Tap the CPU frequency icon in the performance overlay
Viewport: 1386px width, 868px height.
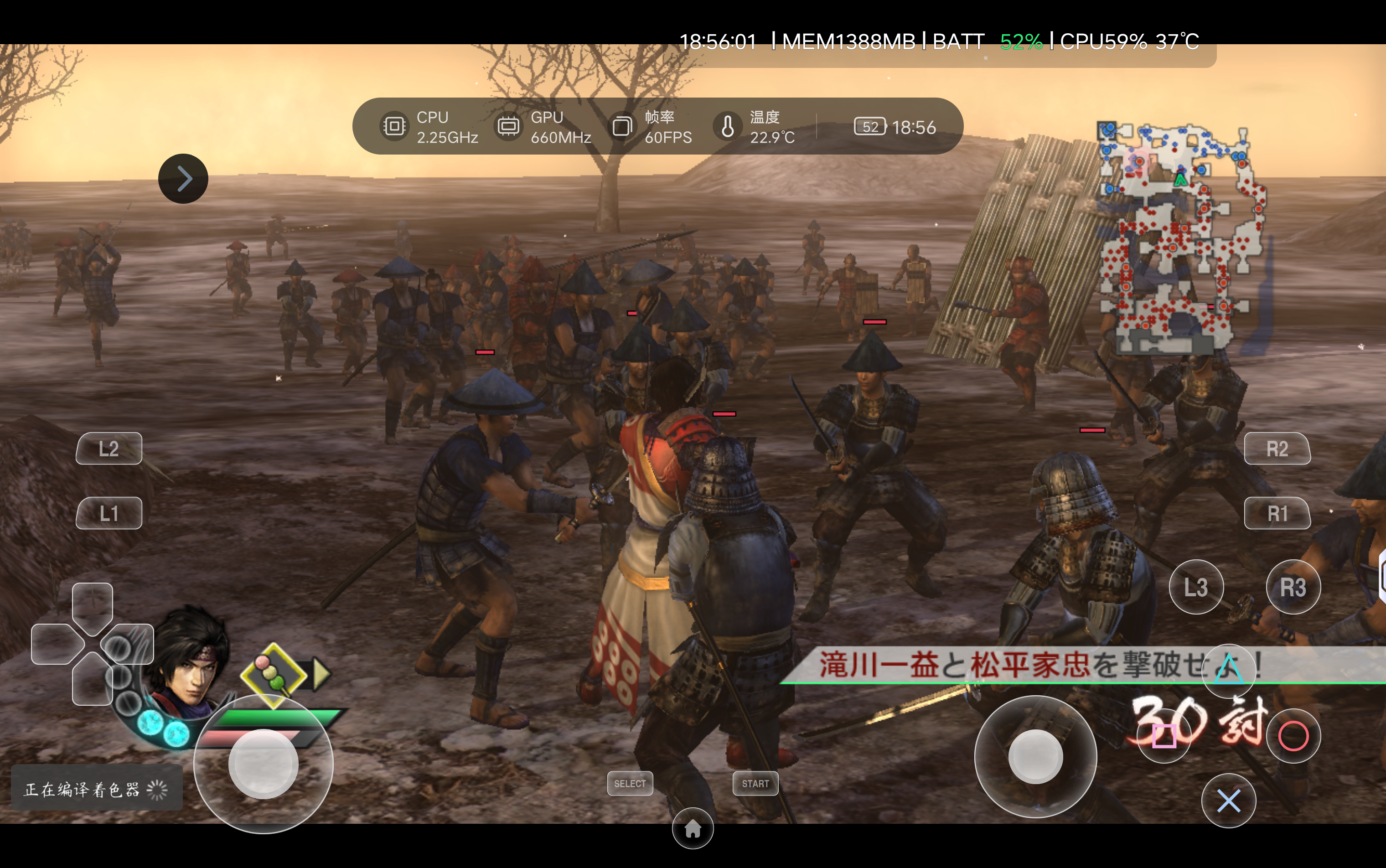pos(395,126)
